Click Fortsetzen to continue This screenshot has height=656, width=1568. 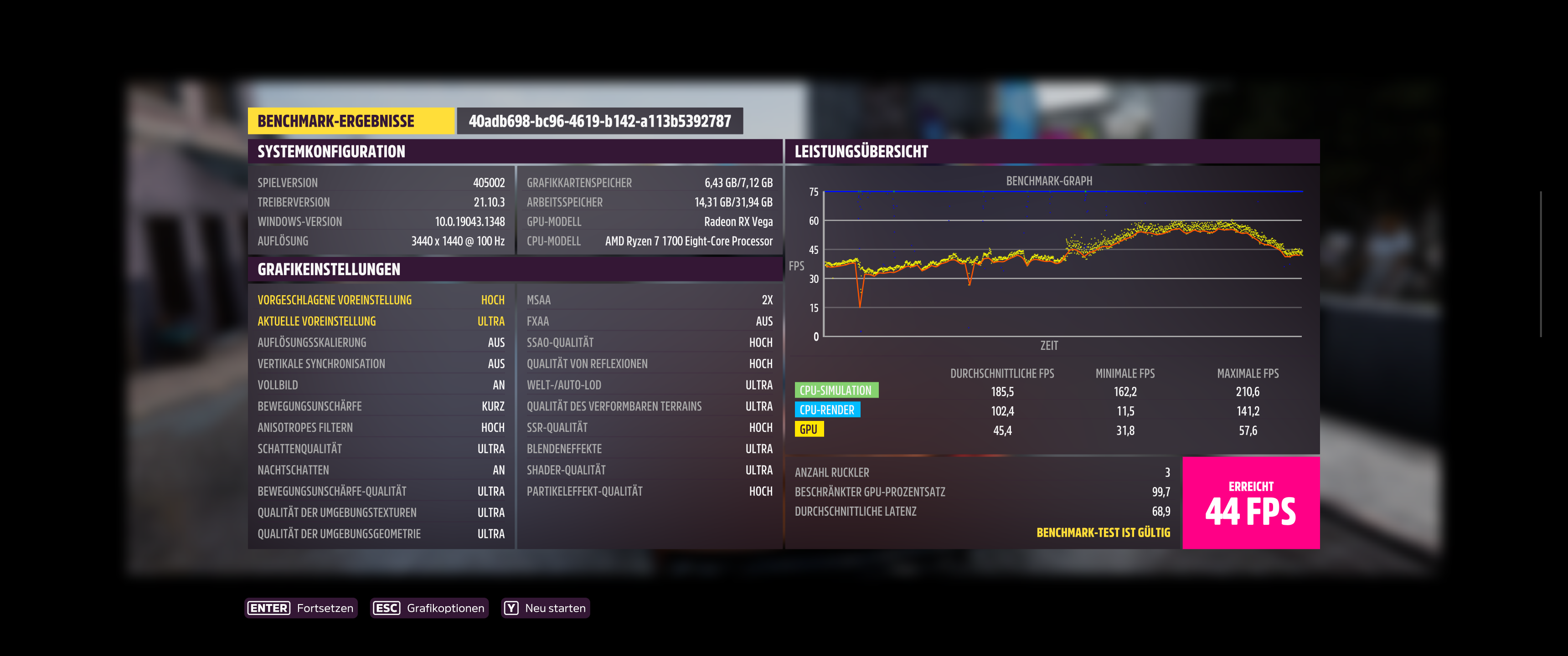(x=325, y=607)
